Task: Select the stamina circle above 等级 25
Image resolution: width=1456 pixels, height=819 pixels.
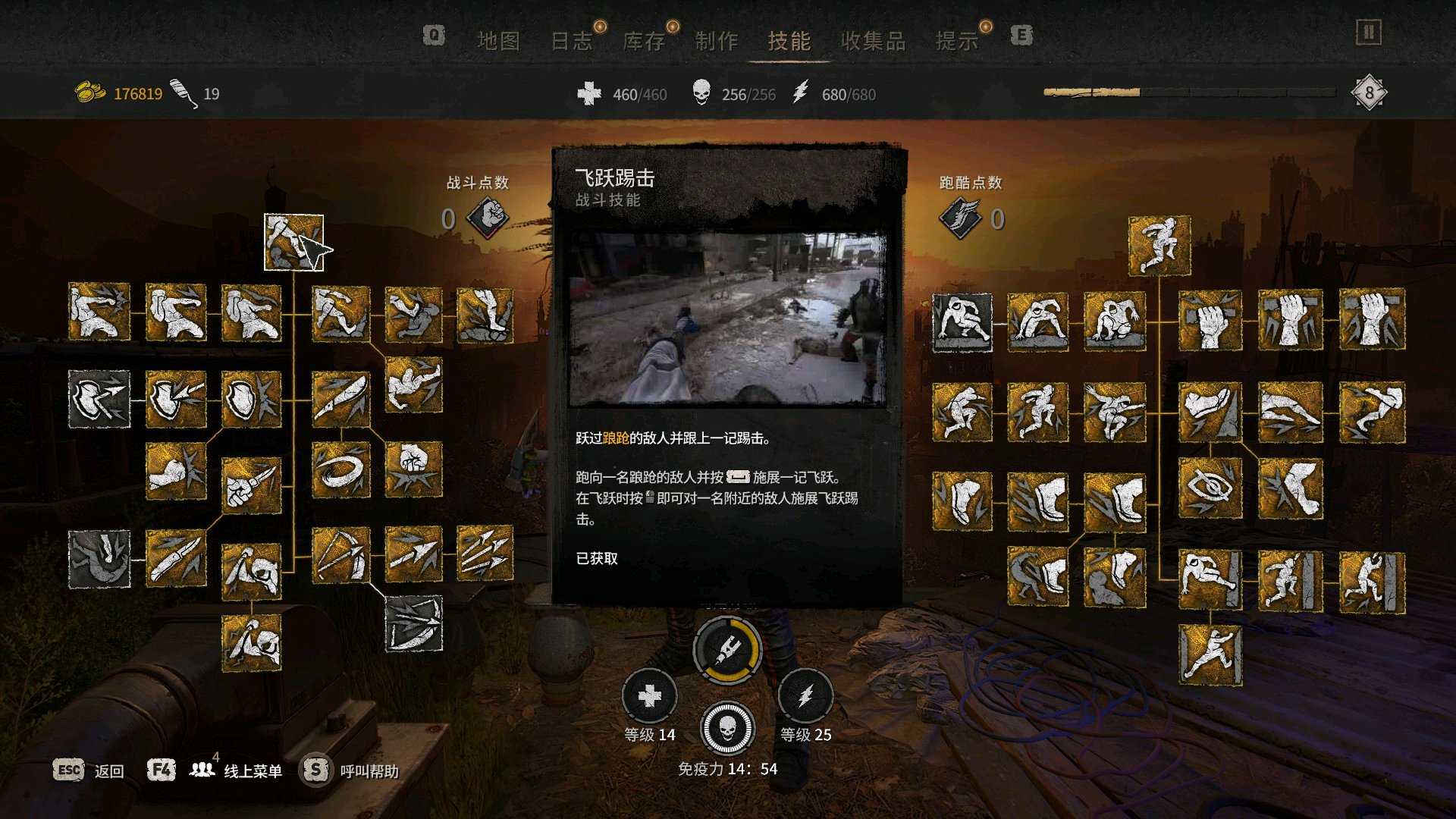Action: coord(805,692)
